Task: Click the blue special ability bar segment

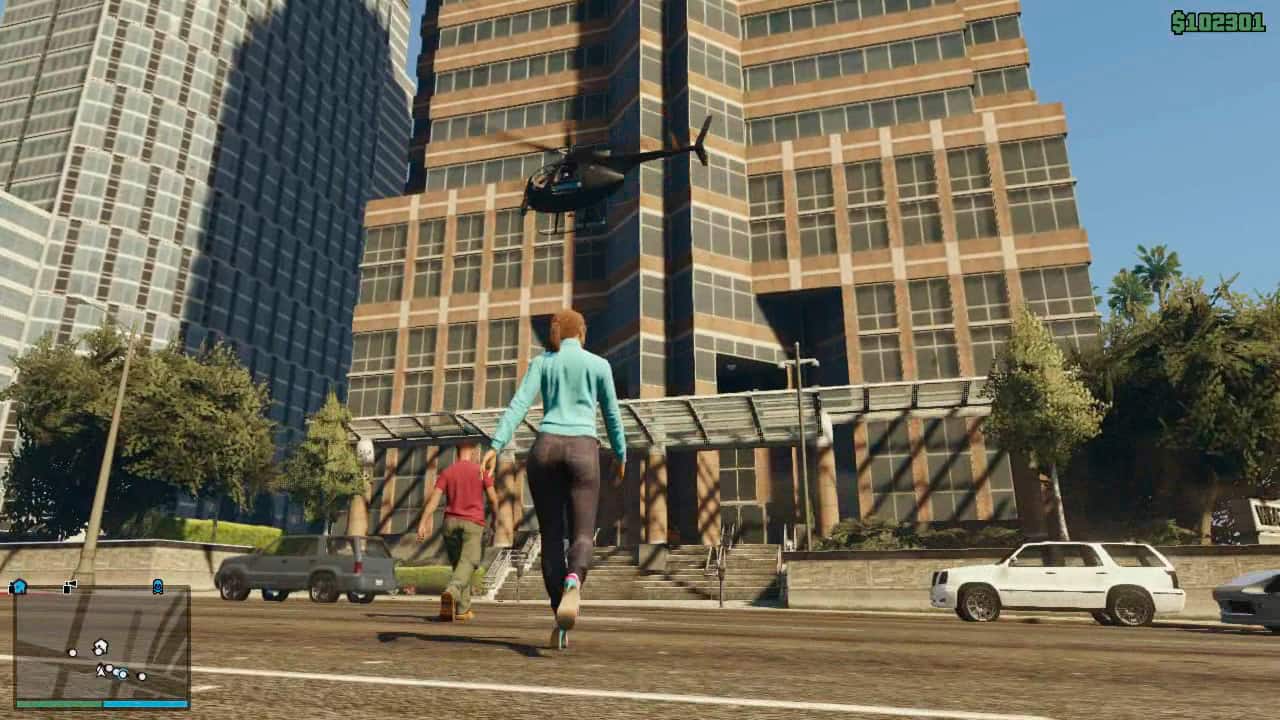Action: (144, 703)
